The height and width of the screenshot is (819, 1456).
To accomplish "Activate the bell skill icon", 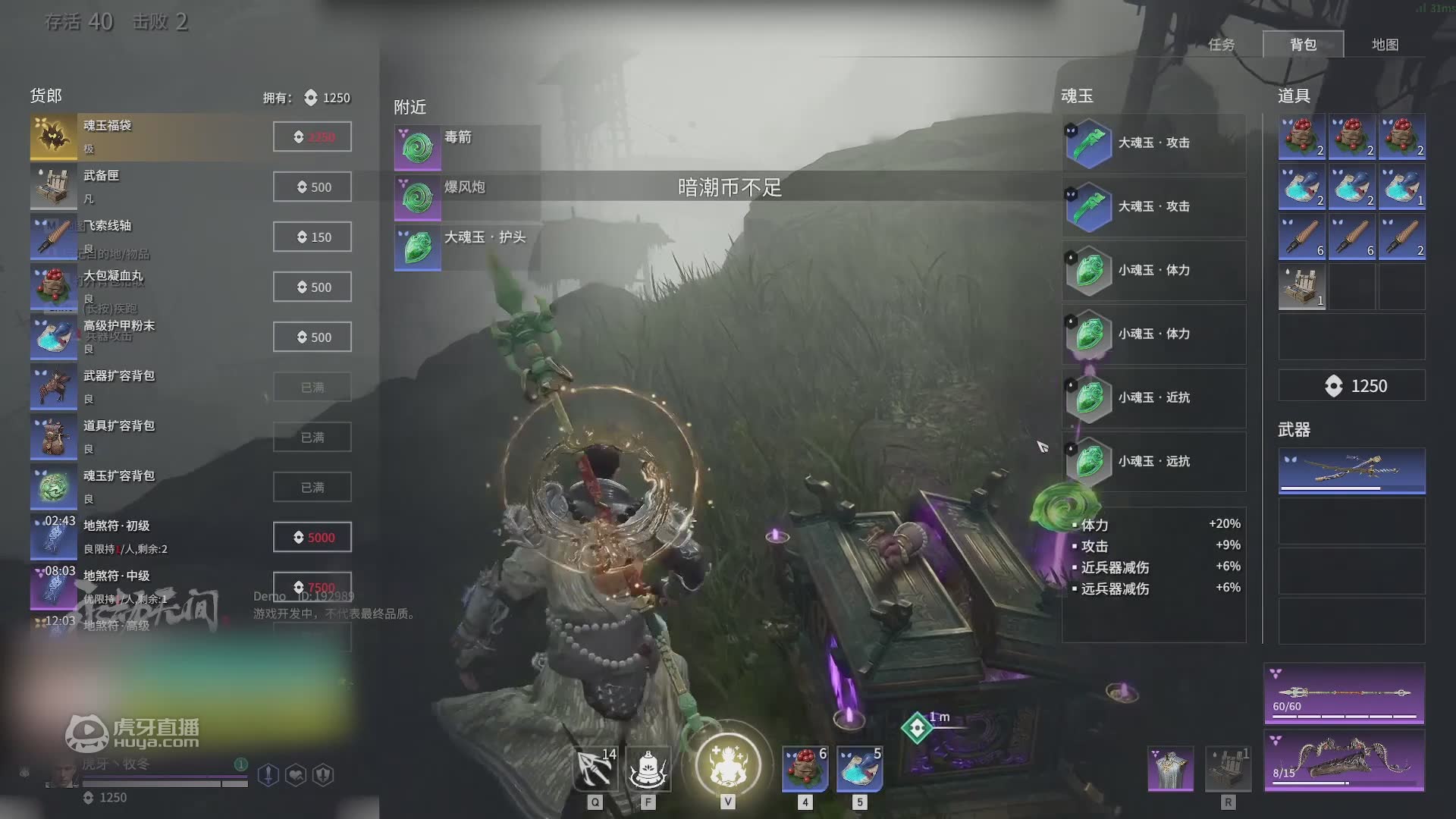I will (648, 769).
